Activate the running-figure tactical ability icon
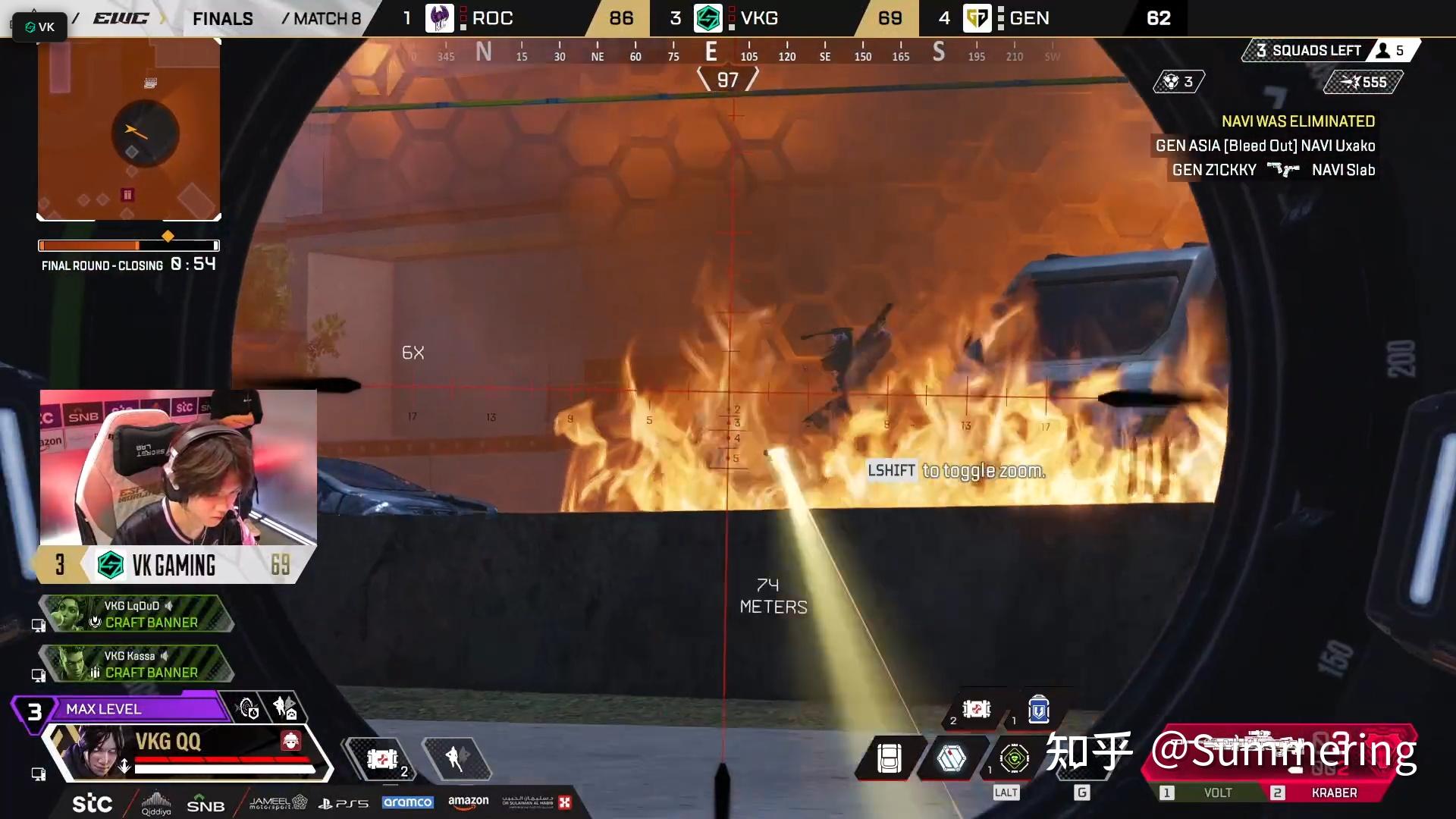The height and width of the screenshot is (819, 1456). coord(457,758)
